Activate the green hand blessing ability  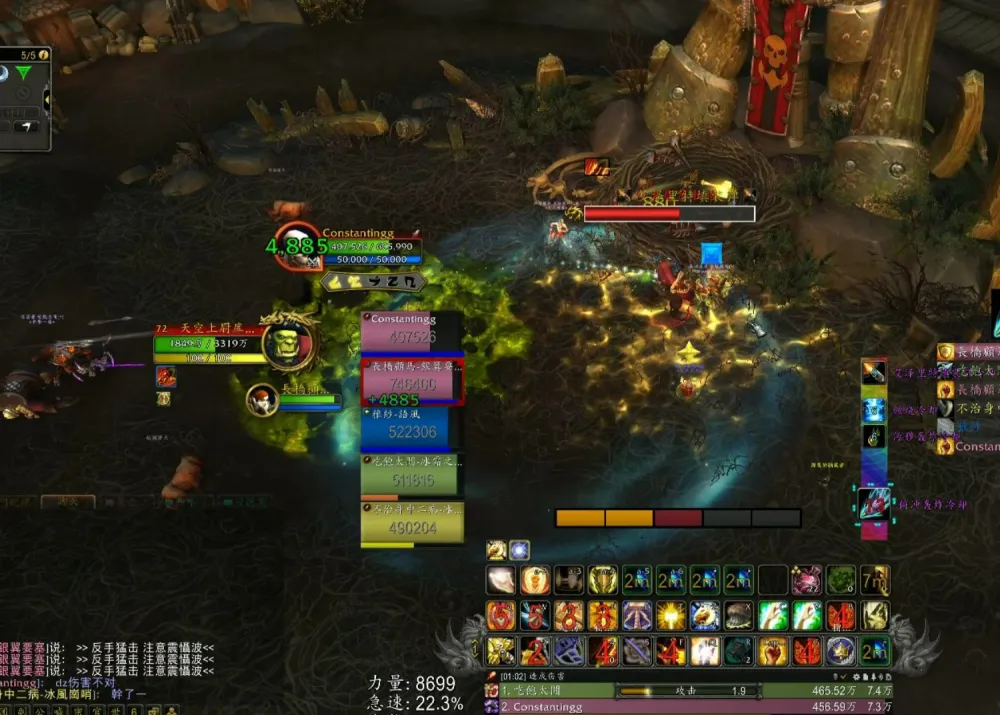click(772, 616)
